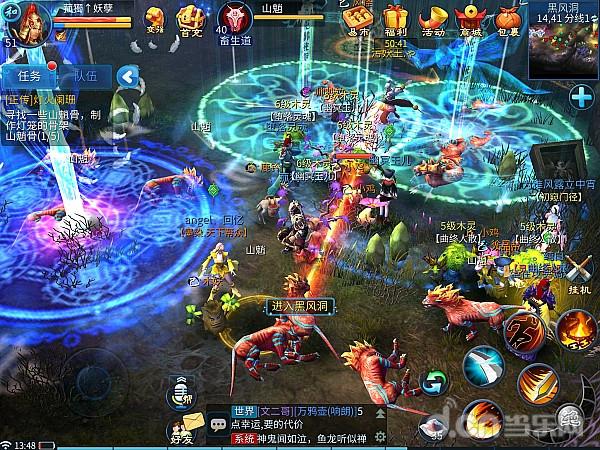Open the 黑风洞 minimap
This screenshot has width=600, height=450.
click(563, 40)
